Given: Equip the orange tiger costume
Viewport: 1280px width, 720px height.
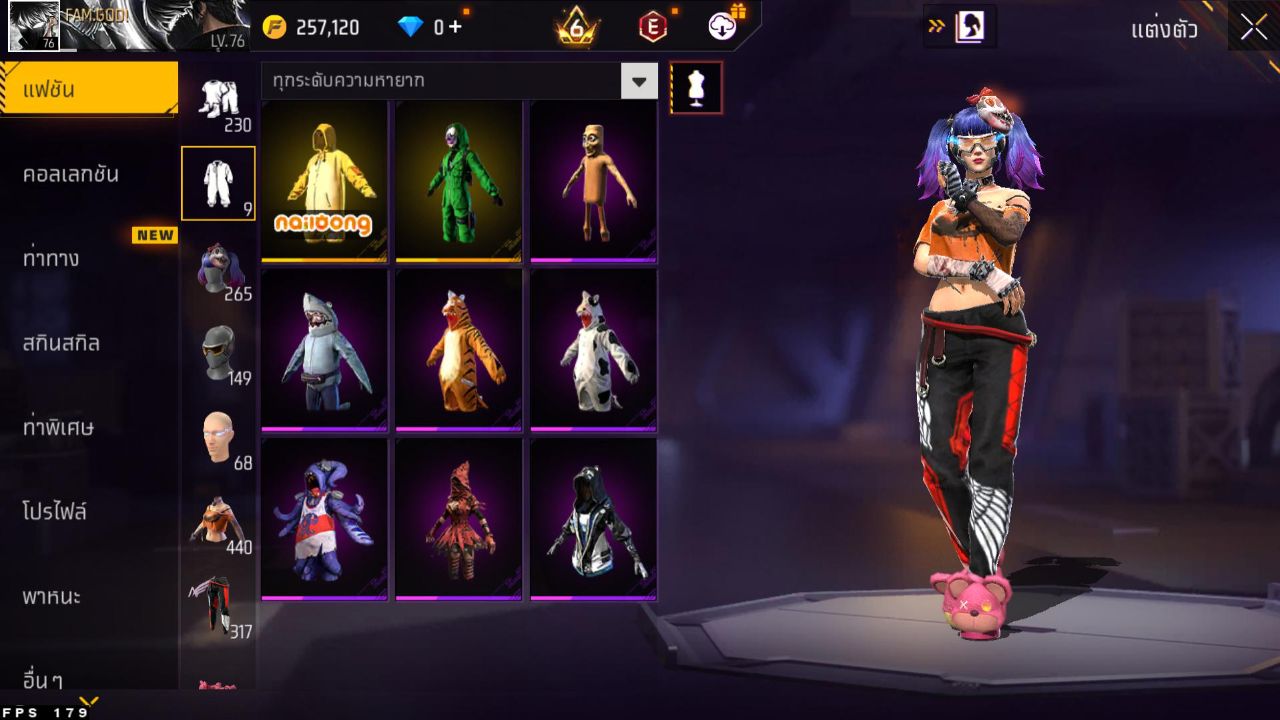Looking at the screenshot, I should tap(459, 349).
